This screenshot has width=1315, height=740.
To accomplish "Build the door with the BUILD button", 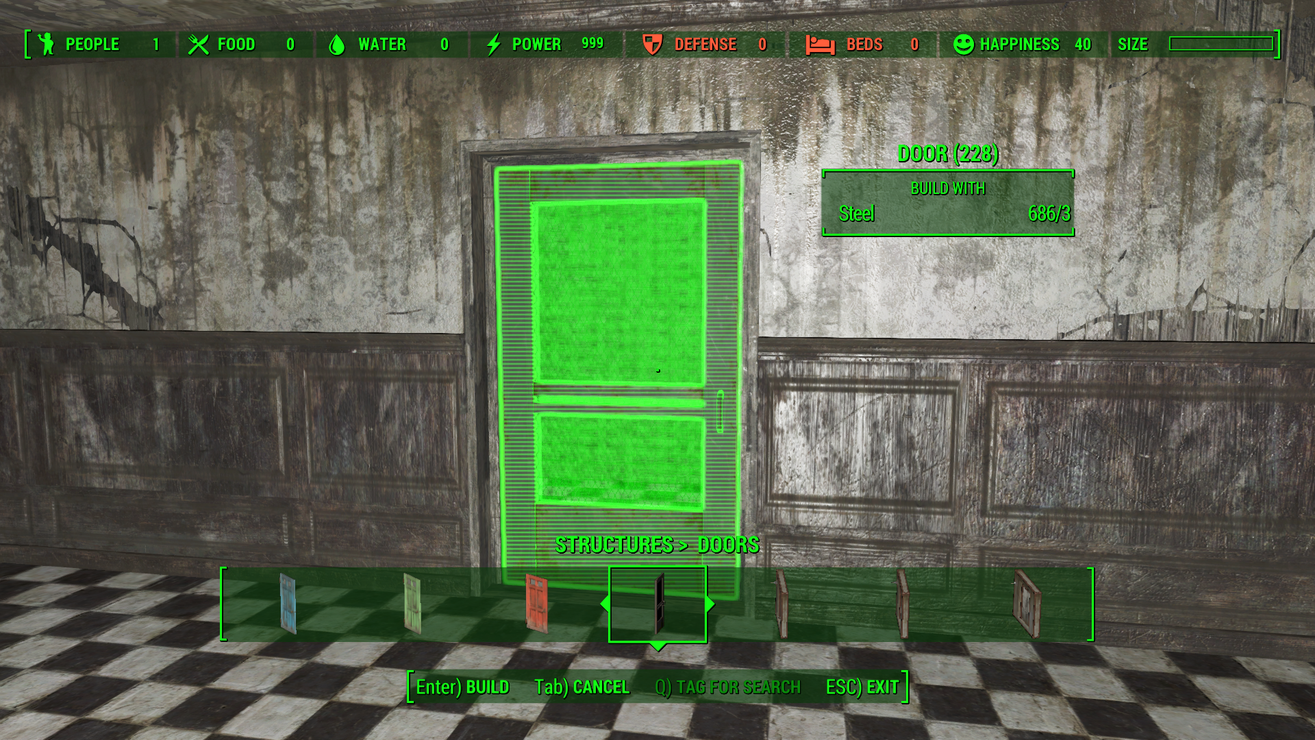I will 463,687.
